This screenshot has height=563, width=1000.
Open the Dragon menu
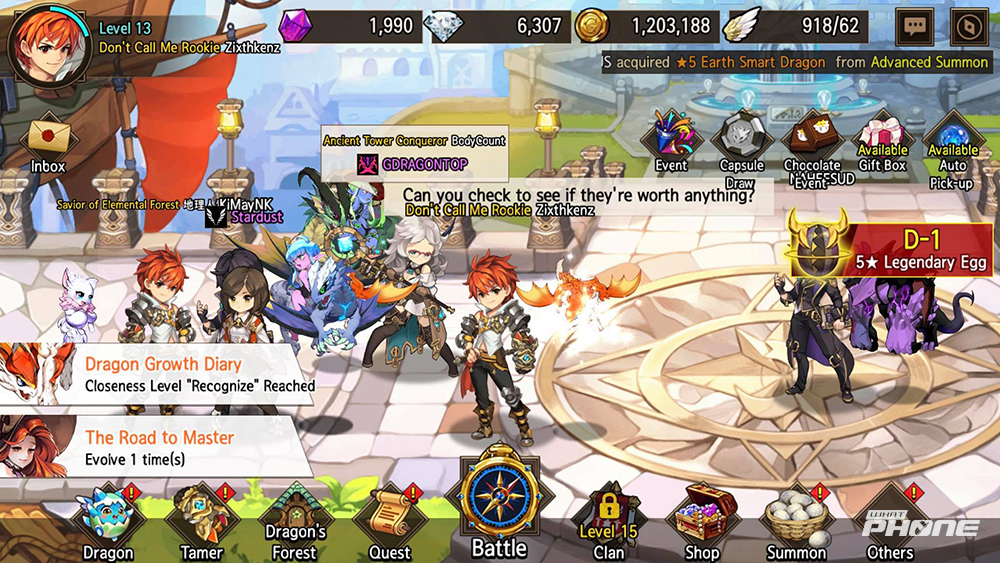click(108, 520)
